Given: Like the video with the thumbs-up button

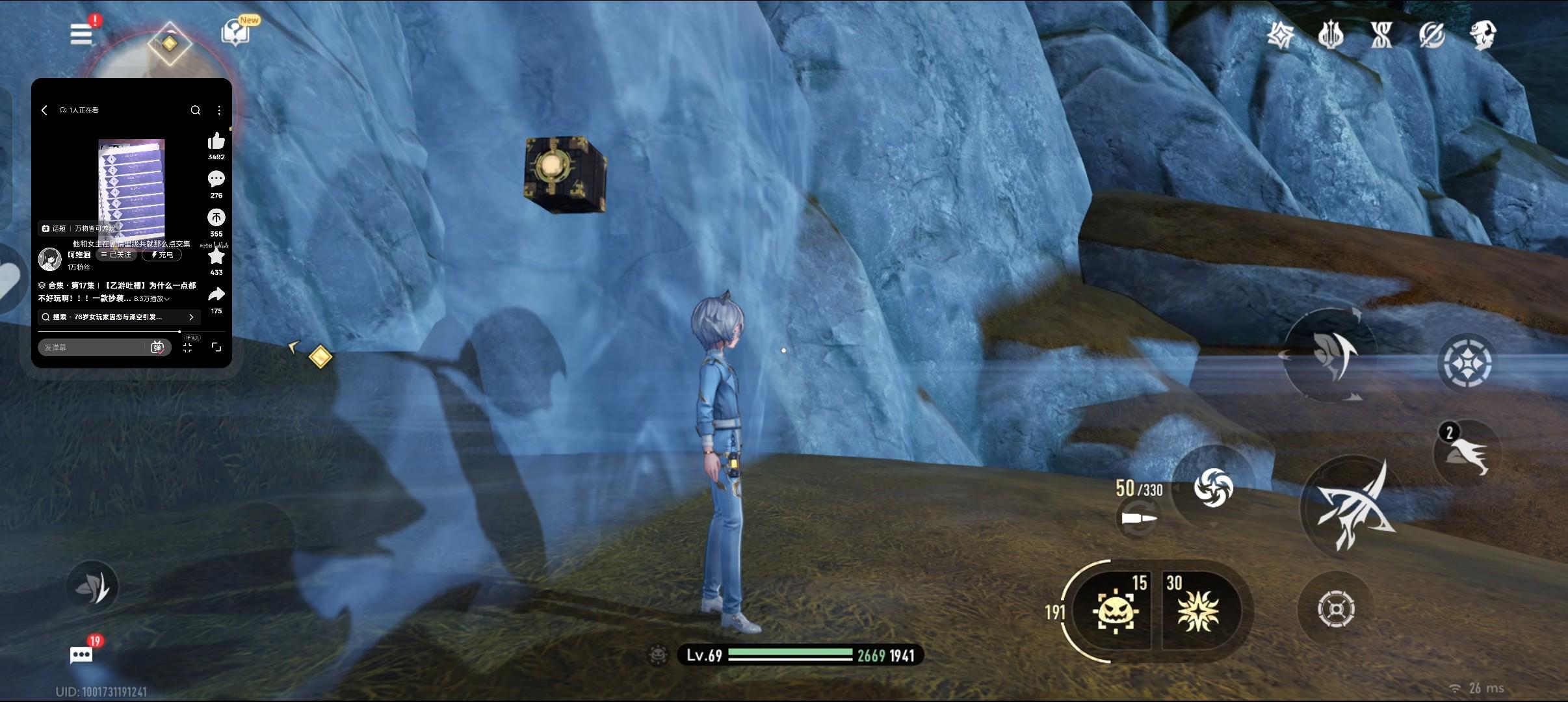Looking at the screenshot, I should pos(216,142).
